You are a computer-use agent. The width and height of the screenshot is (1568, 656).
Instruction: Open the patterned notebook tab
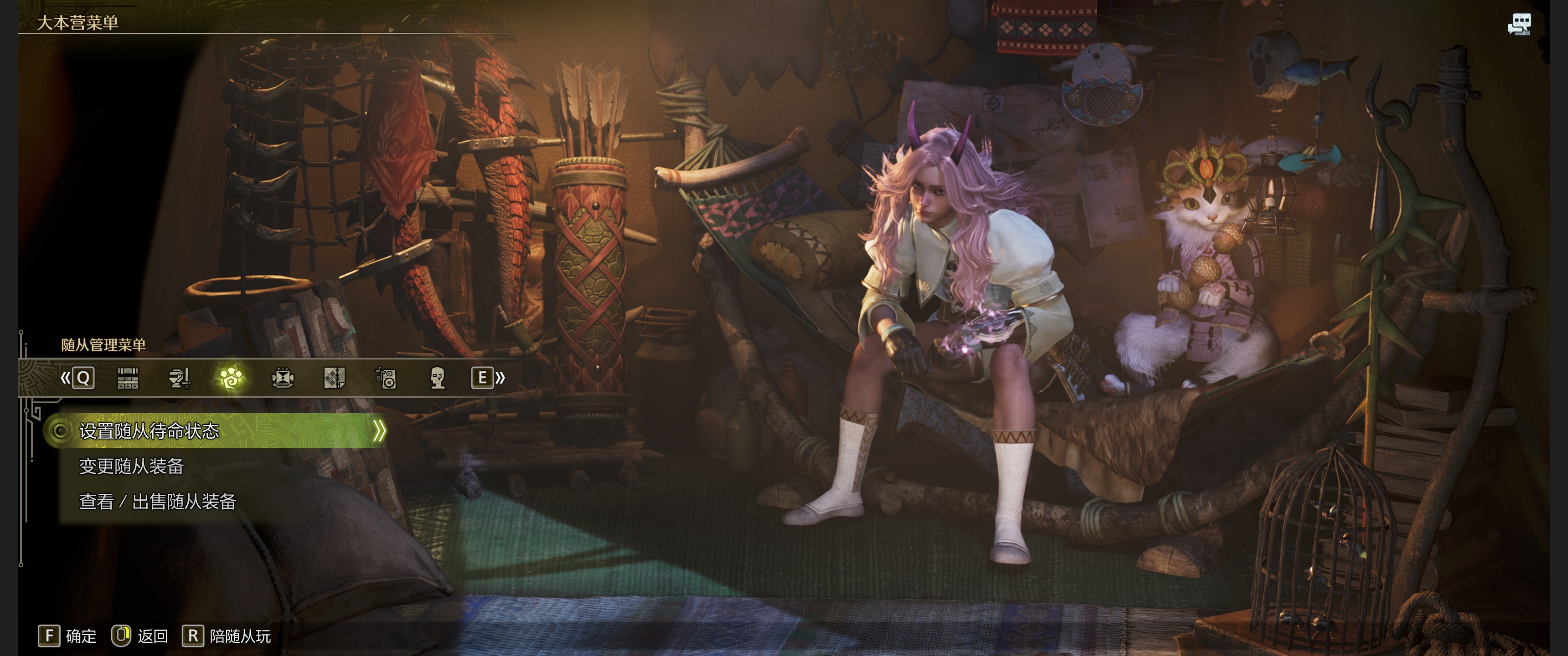[334, 378]
